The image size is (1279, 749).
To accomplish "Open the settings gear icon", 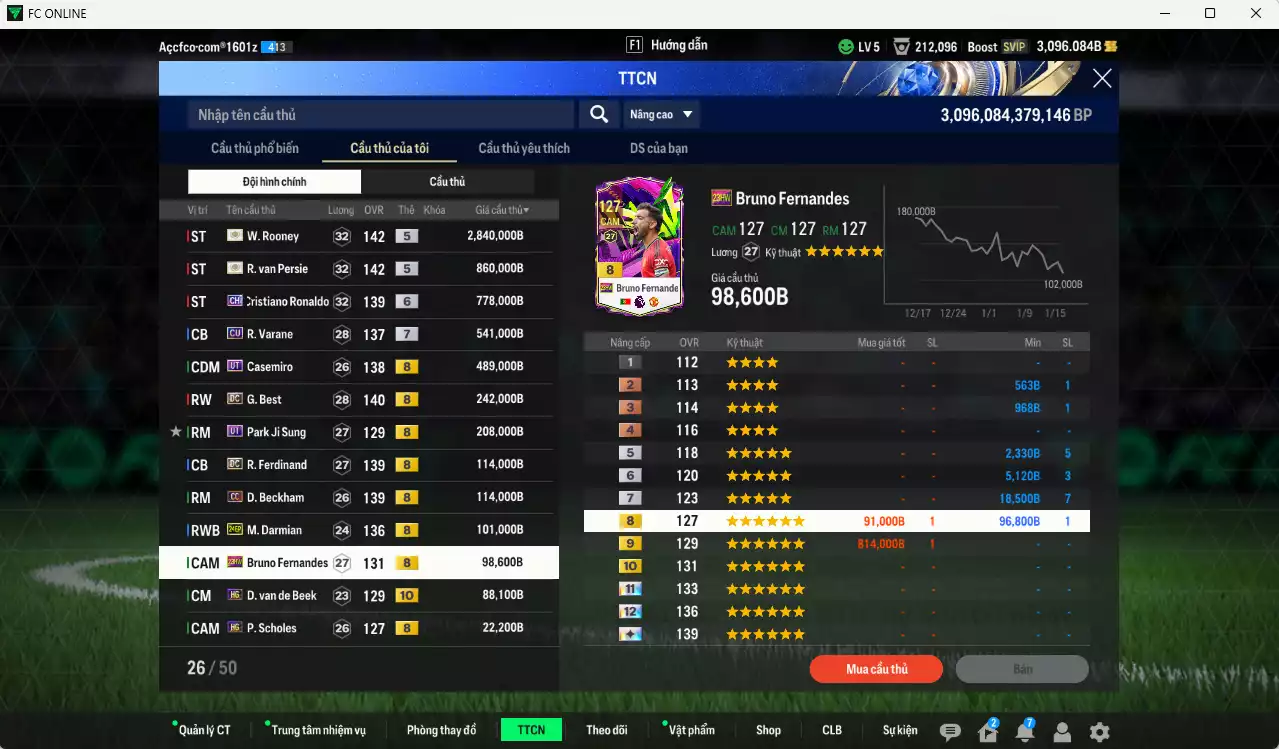I will pos(1099,732).
